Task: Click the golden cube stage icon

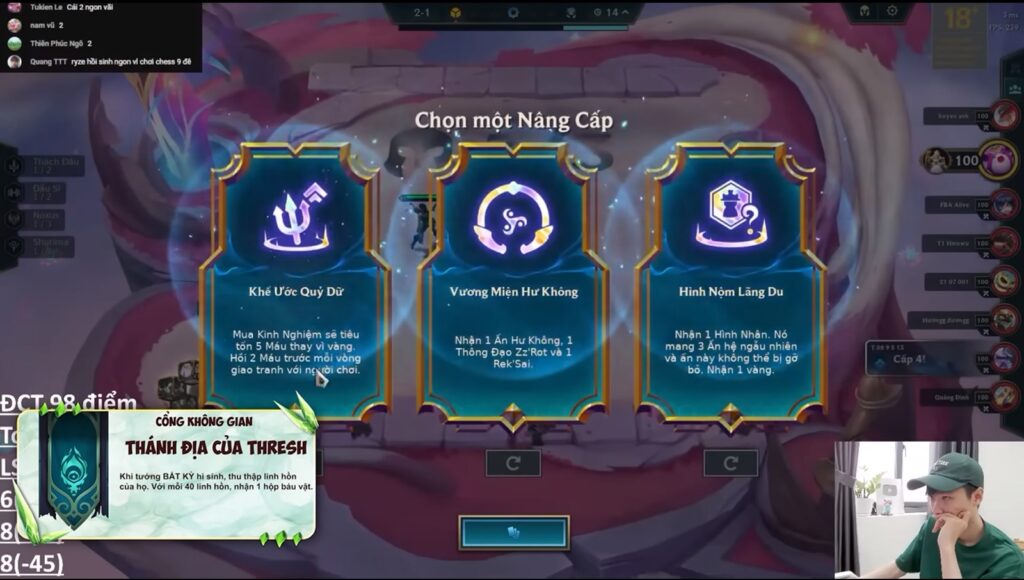Action: (x=454, y=13)
